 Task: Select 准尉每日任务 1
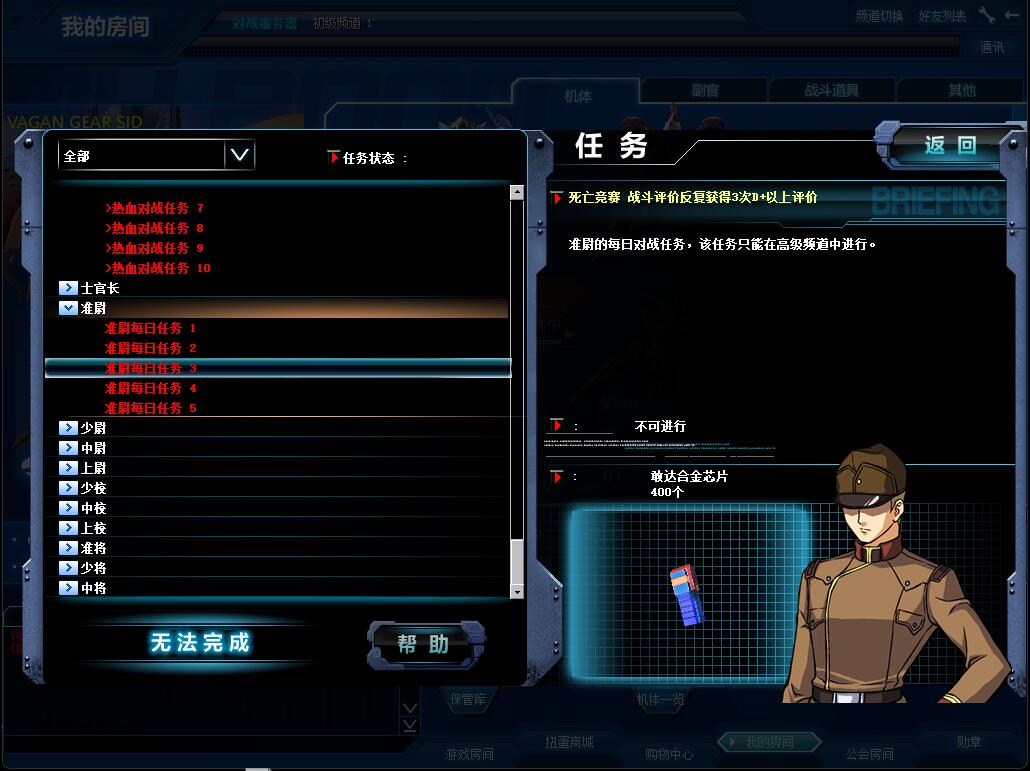click(150, 328)
